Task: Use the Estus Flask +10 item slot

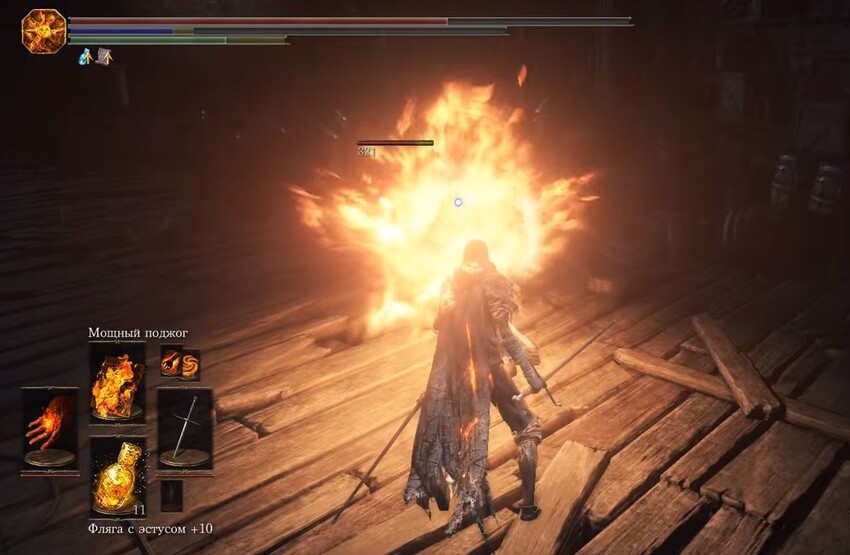Action: pos(117,476)
